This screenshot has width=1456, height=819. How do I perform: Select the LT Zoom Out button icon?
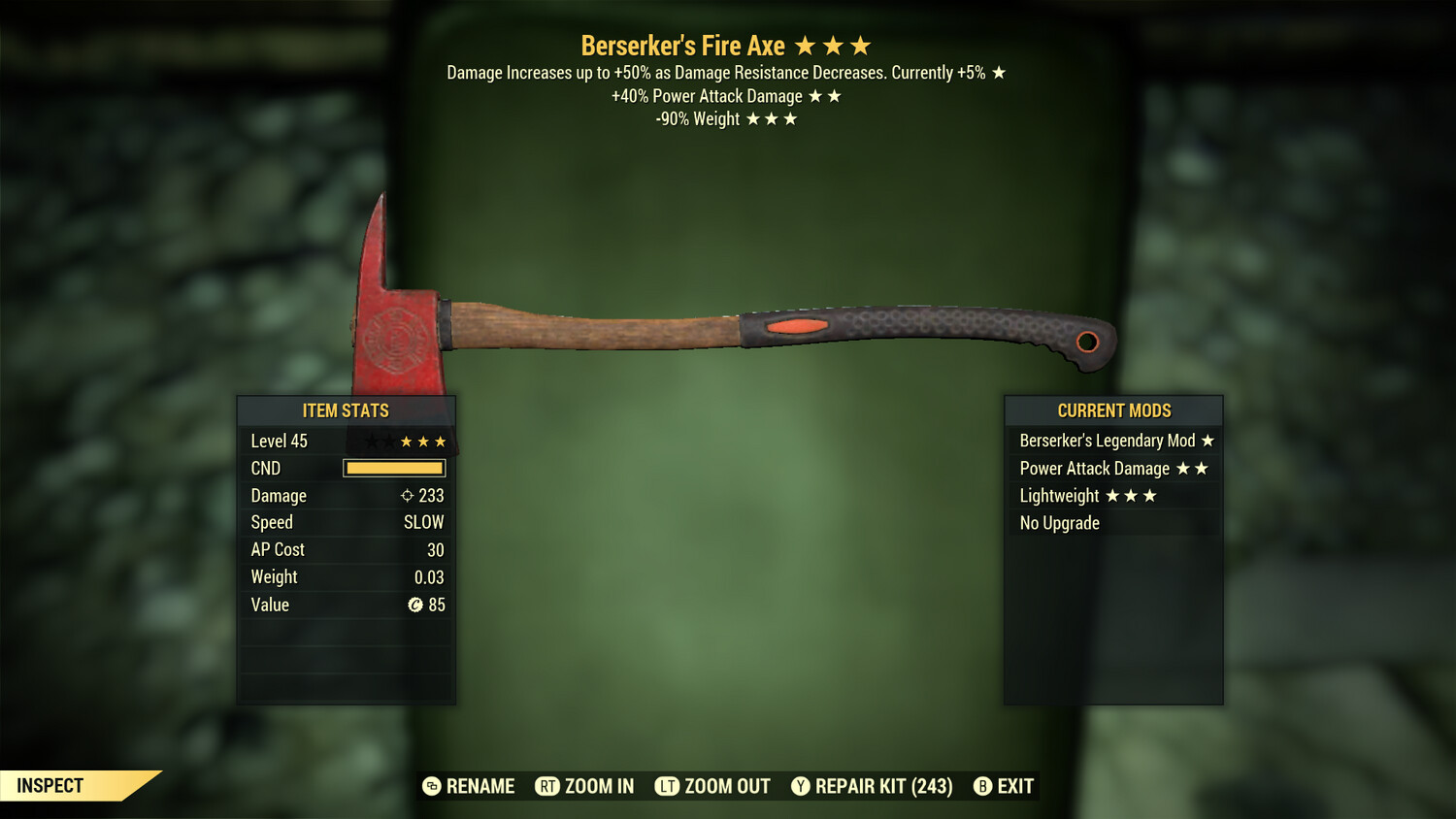(x=668, y=786)
